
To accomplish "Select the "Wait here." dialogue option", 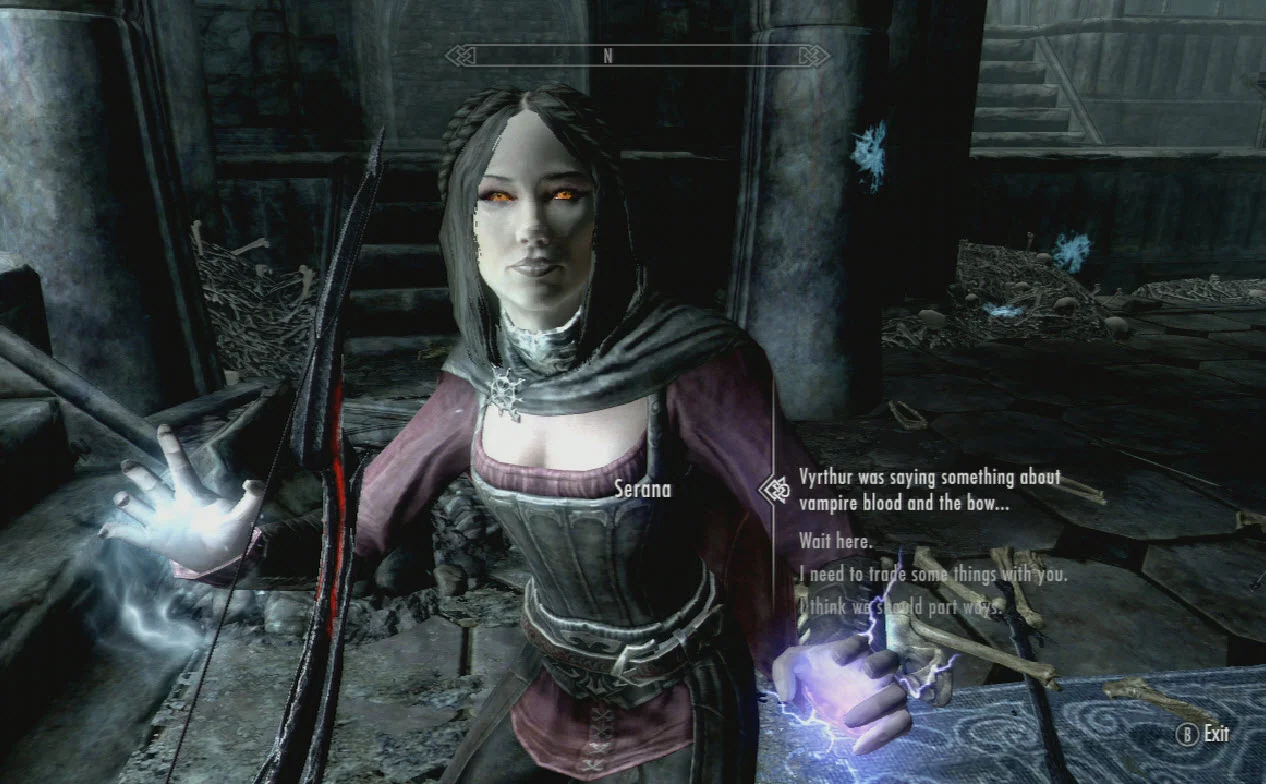I will (x=835, y=541).
